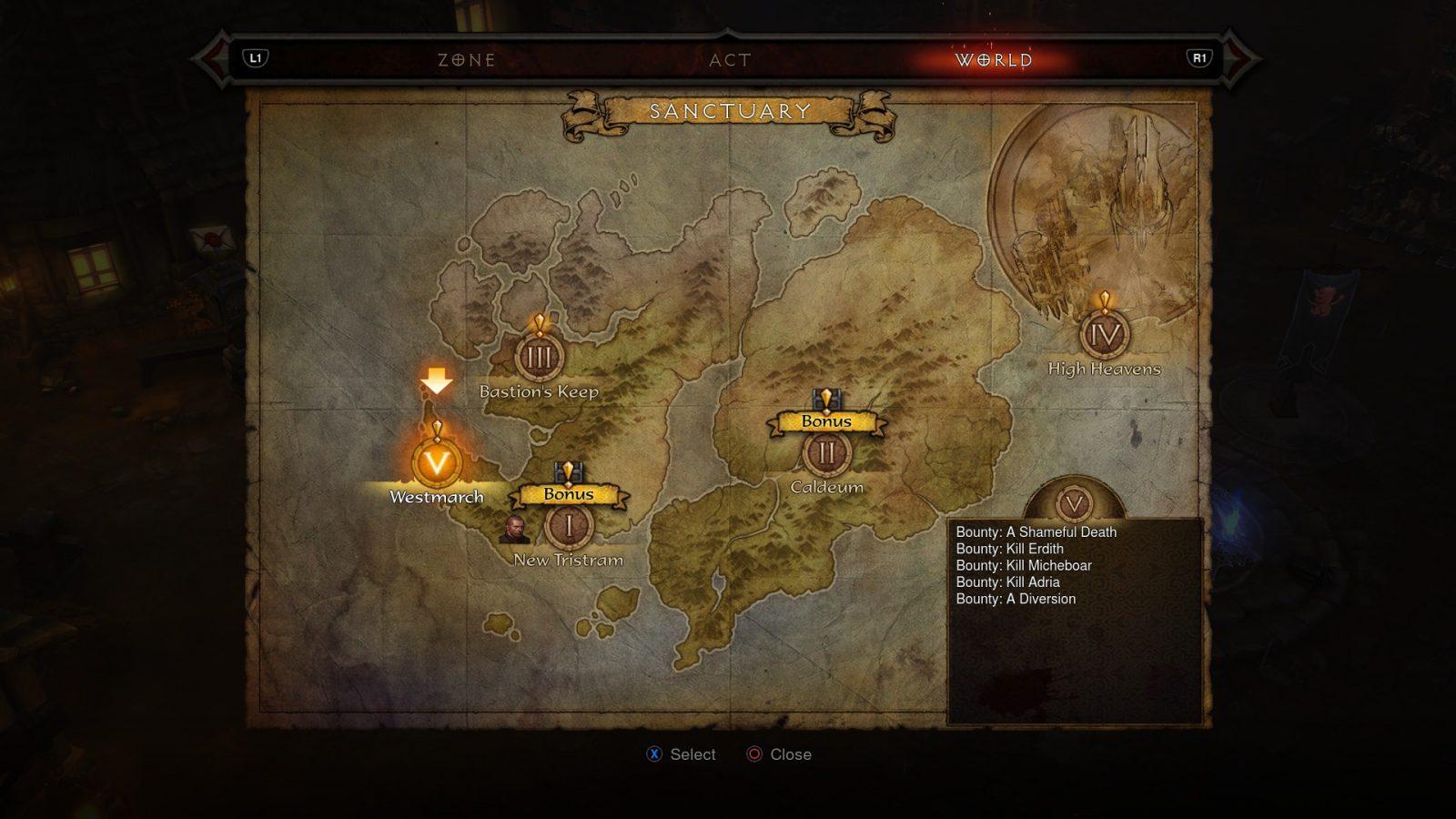Choose Act II Caldeum marker
This screenshot has width=1456, height=819.
(826, 452)
